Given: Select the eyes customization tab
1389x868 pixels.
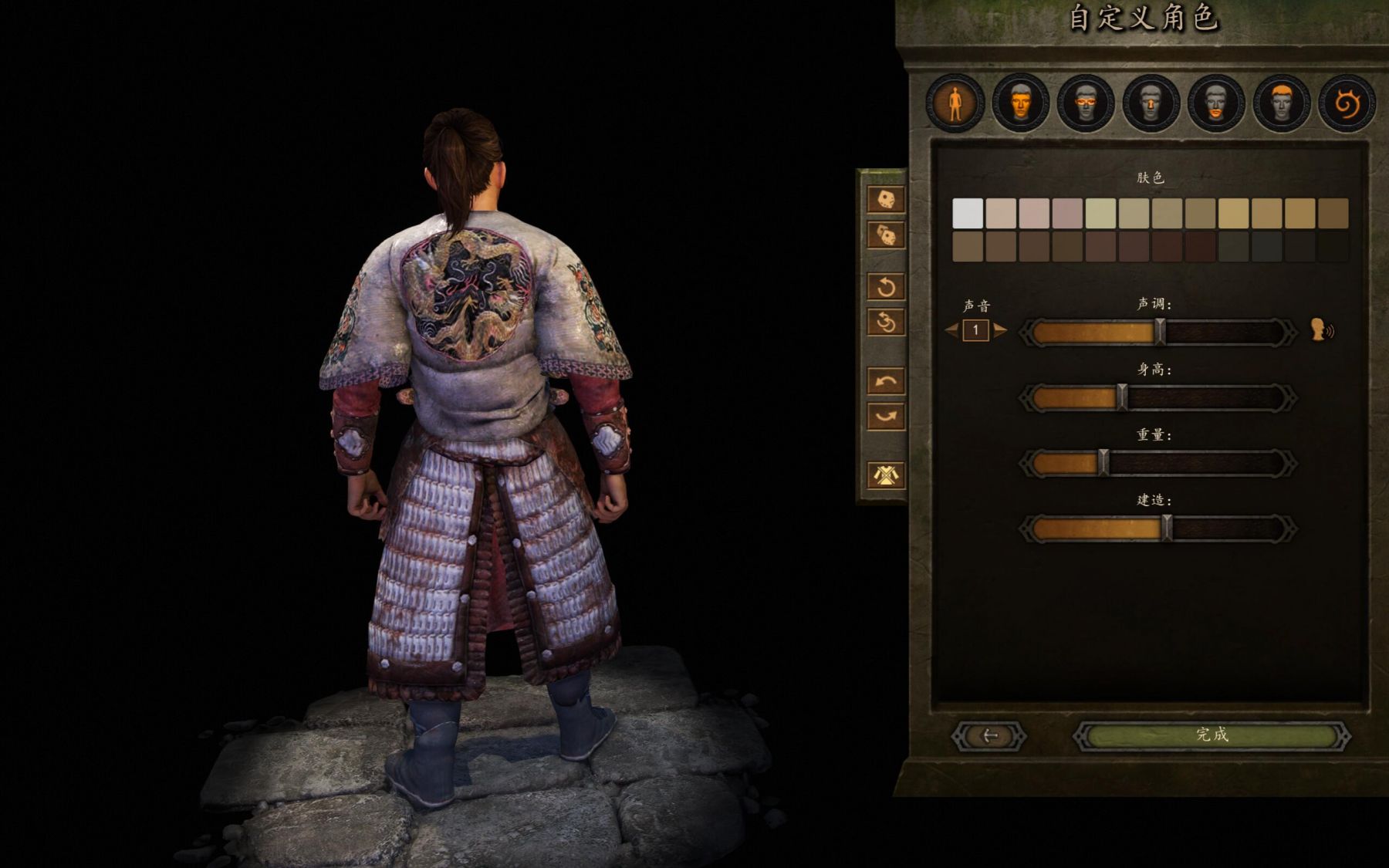Looking at the screenshot, I should click(1086, 103).
